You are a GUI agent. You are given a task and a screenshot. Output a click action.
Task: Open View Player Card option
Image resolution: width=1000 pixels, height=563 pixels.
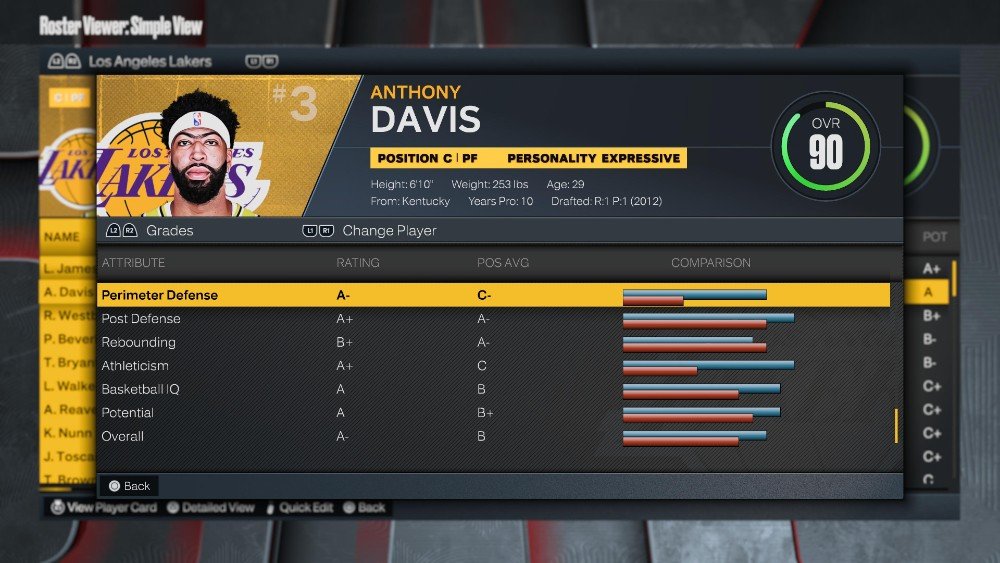[104, 508]
